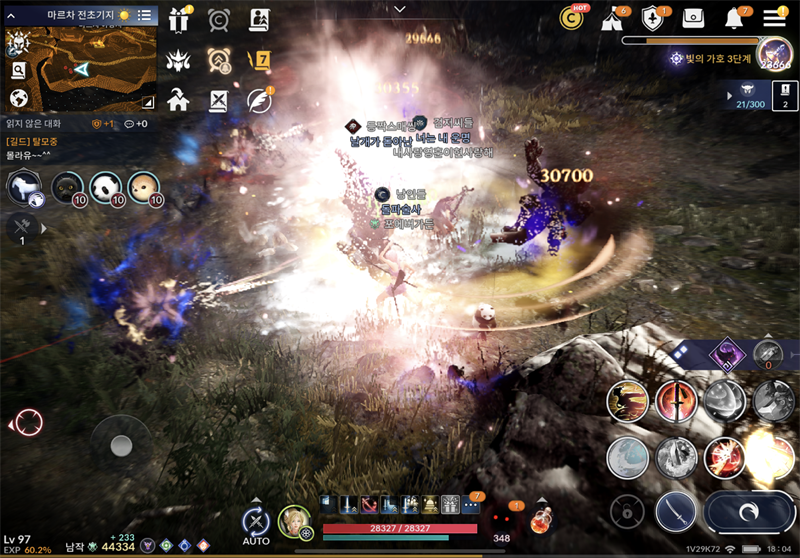Use the red health potion
This screenshot has width=800, height=558.
pos(542,519)
